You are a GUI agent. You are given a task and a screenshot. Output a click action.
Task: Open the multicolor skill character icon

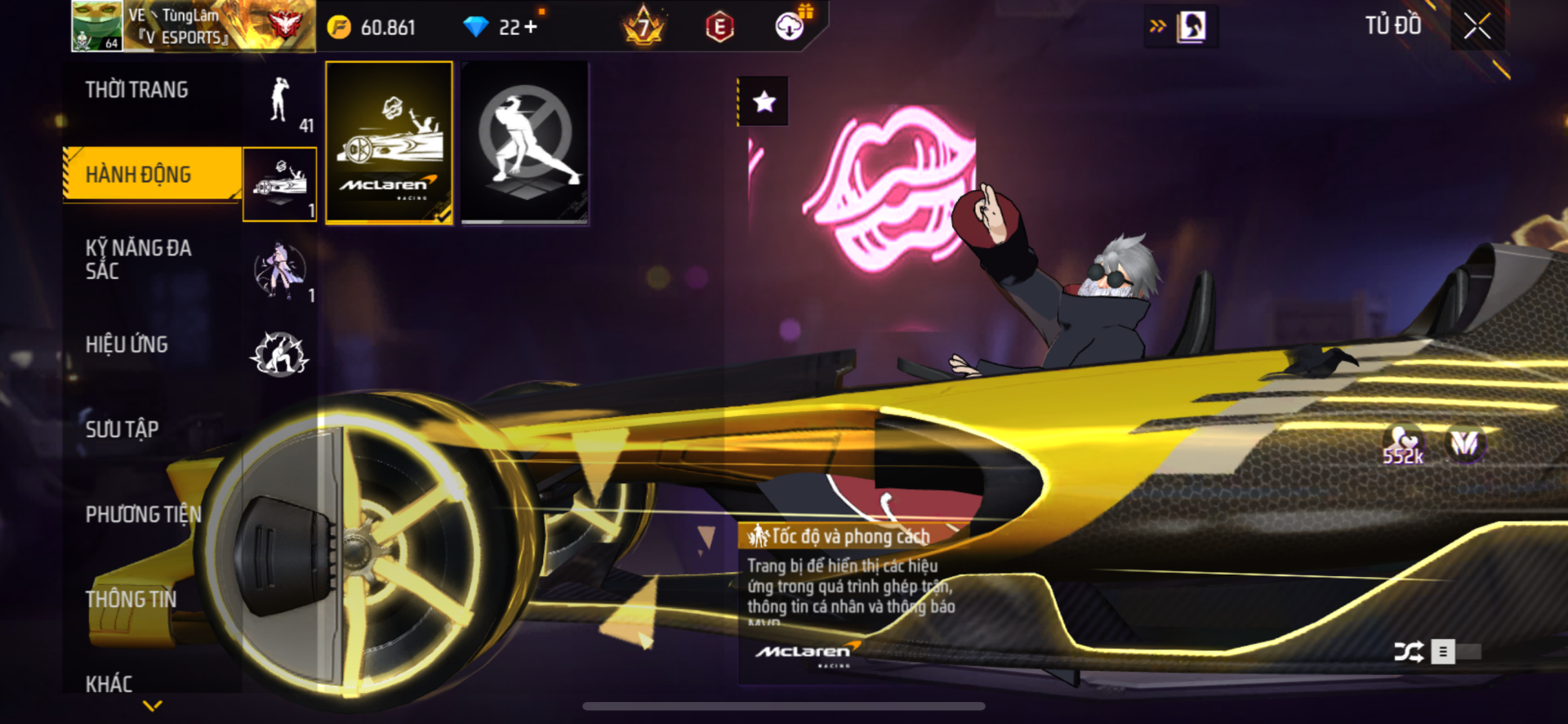(280, 270)
